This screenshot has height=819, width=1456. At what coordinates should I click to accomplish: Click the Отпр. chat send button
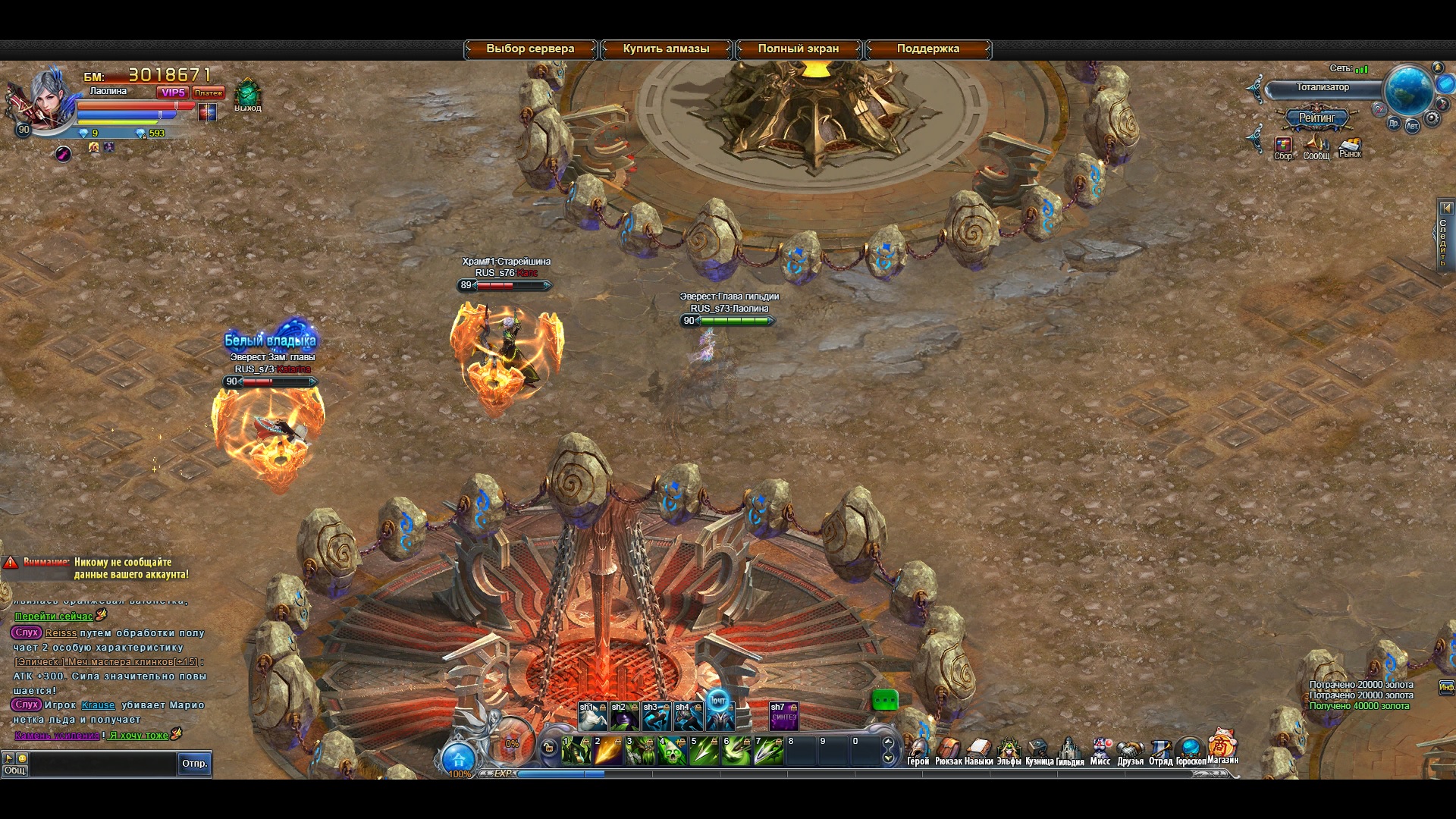click(x=194, y=764)
